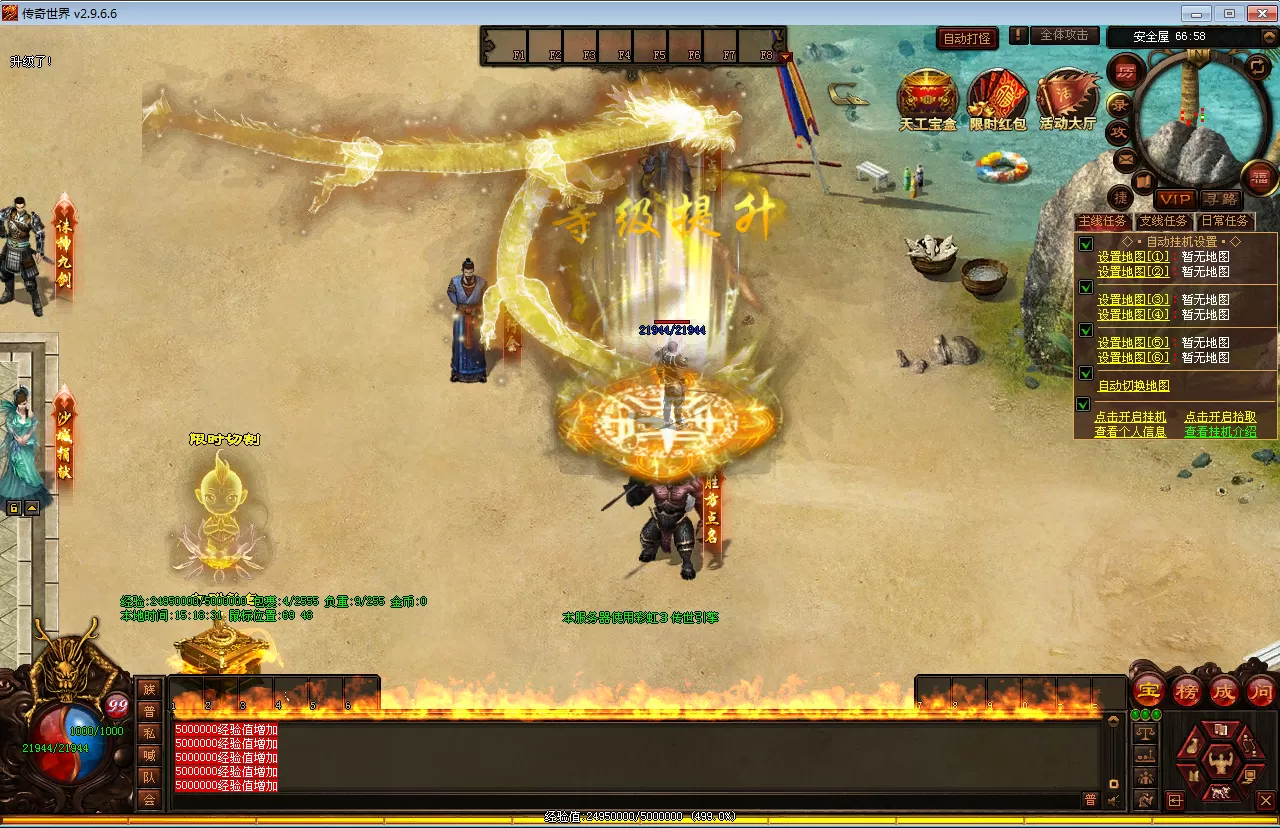Open the 活动大厅 activity hall icon
The width and height of the screenshot is (1280, 828).
[x=1067, y=100]
